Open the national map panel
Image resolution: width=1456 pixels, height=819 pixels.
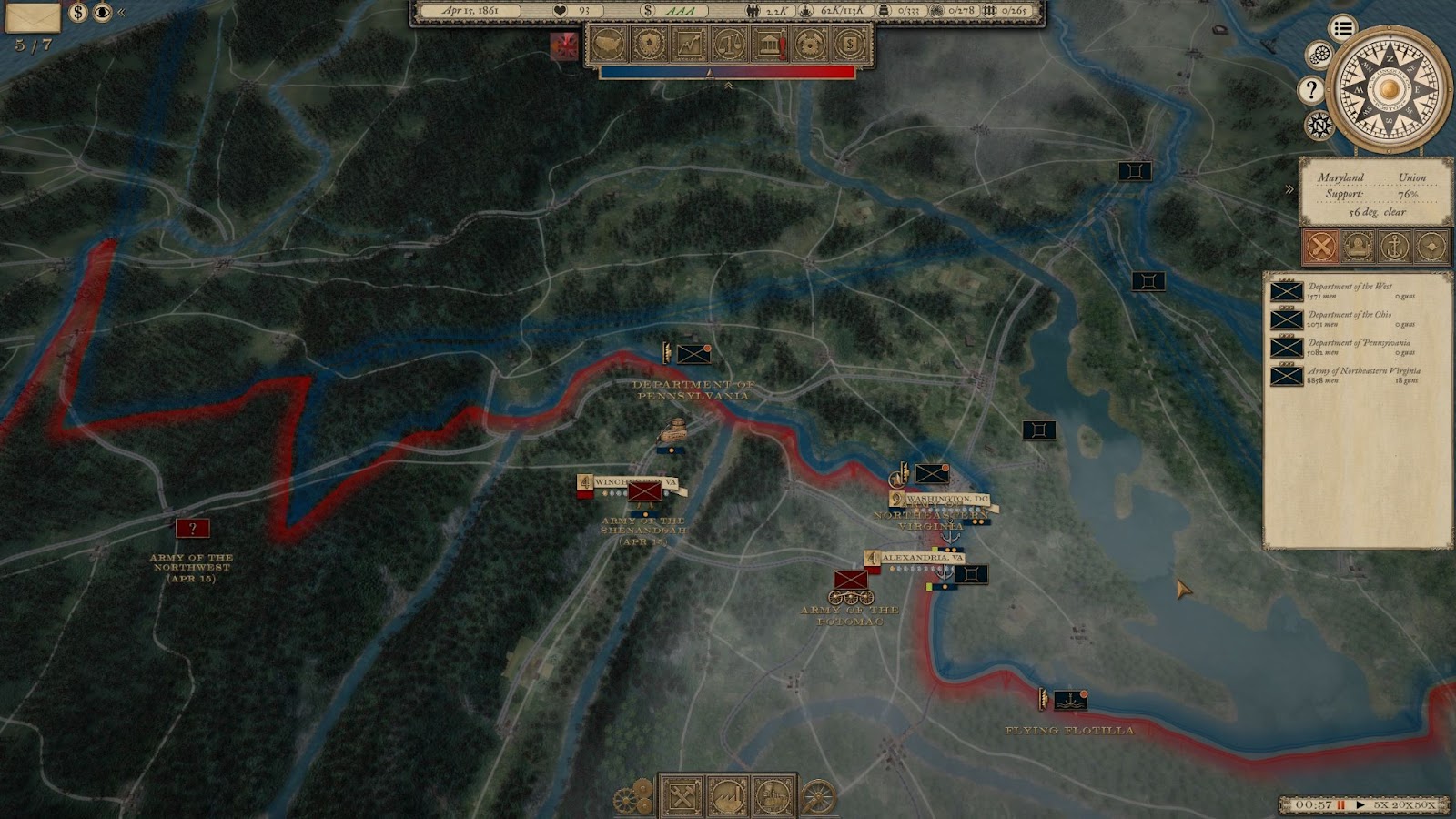tap(608, 44)
